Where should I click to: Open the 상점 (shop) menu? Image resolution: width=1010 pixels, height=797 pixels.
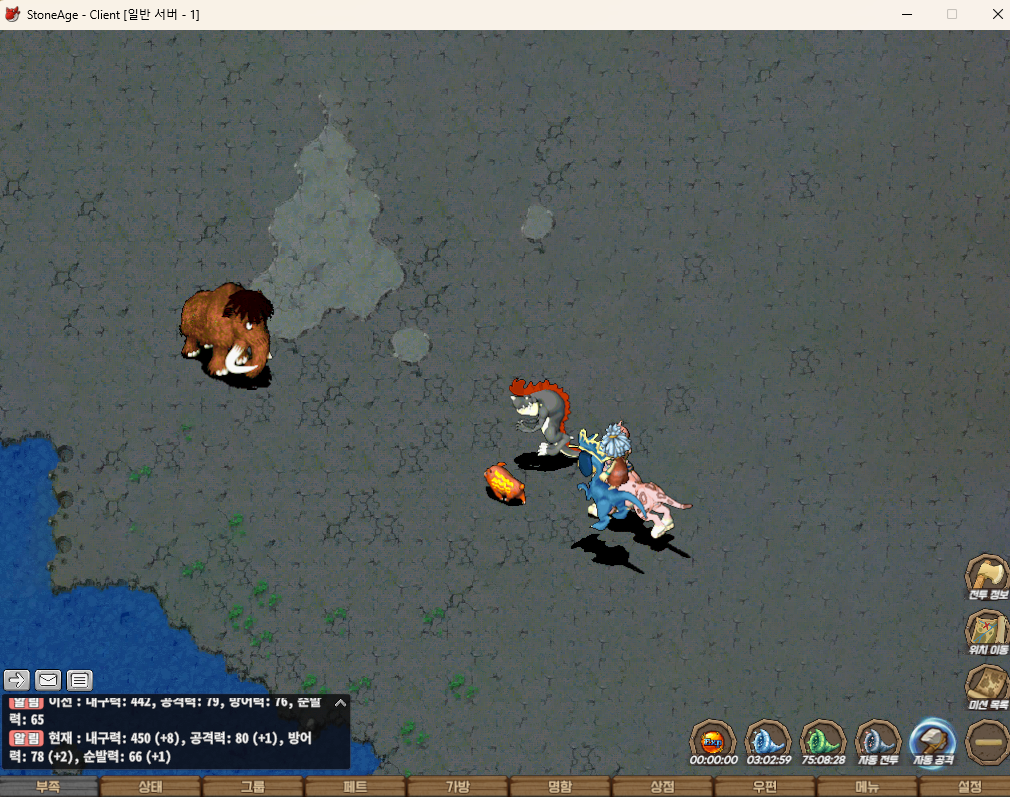pos(662,787)
